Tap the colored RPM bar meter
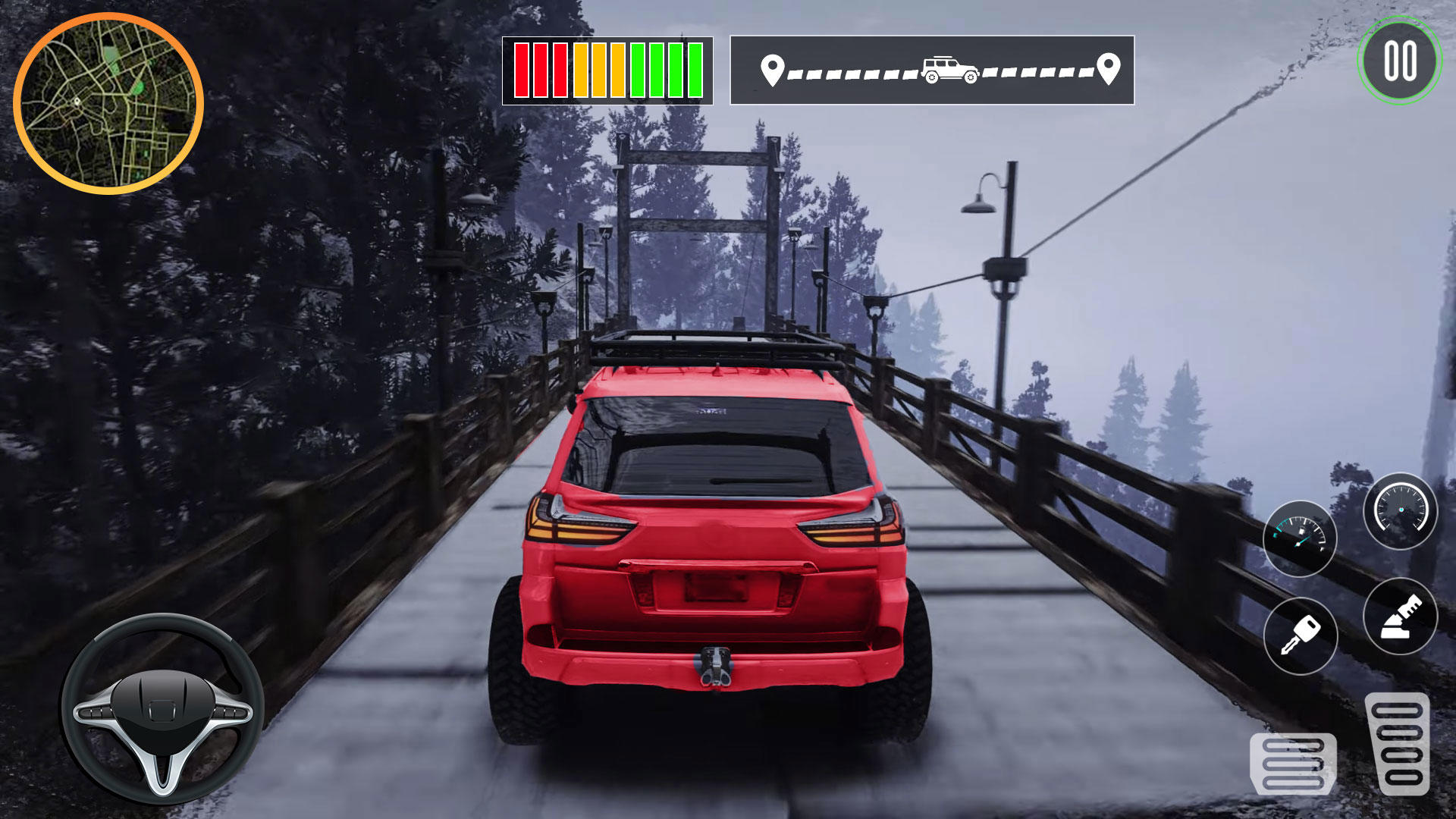Screen dimensions: 1456x819 point(607,72)
